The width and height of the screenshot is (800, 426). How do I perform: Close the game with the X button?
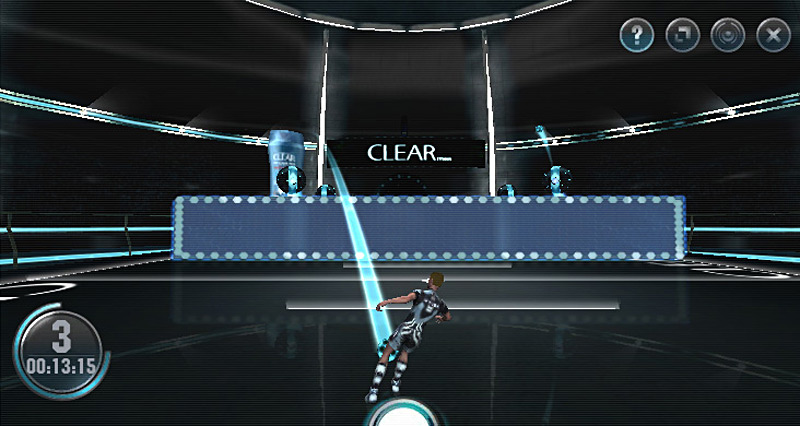pyautogui.click(x=773, y=37)
